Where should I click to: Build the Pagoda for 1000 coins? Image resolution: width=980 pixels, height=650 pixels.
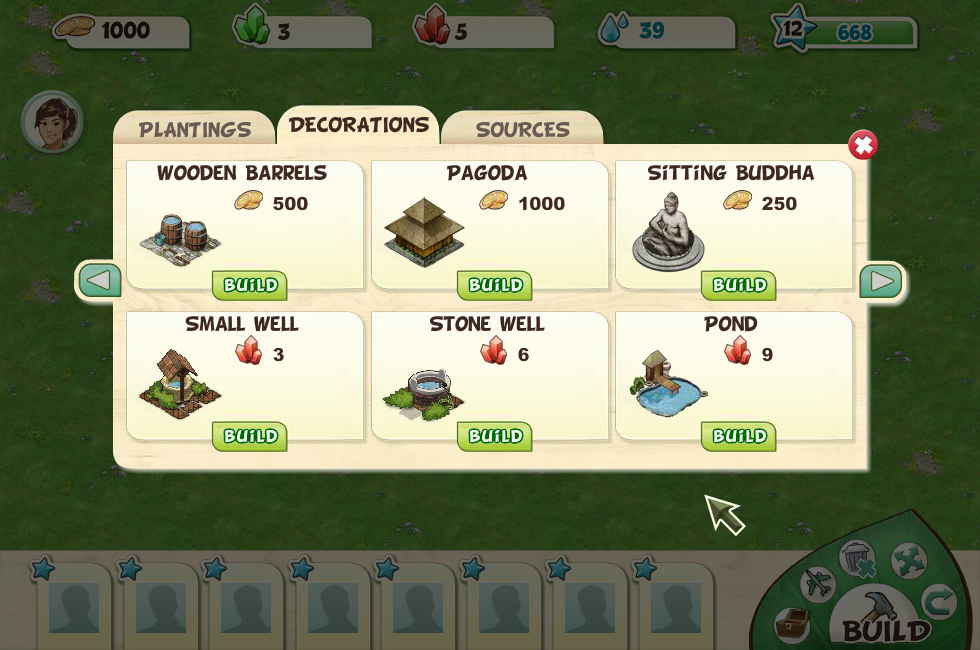494,286
